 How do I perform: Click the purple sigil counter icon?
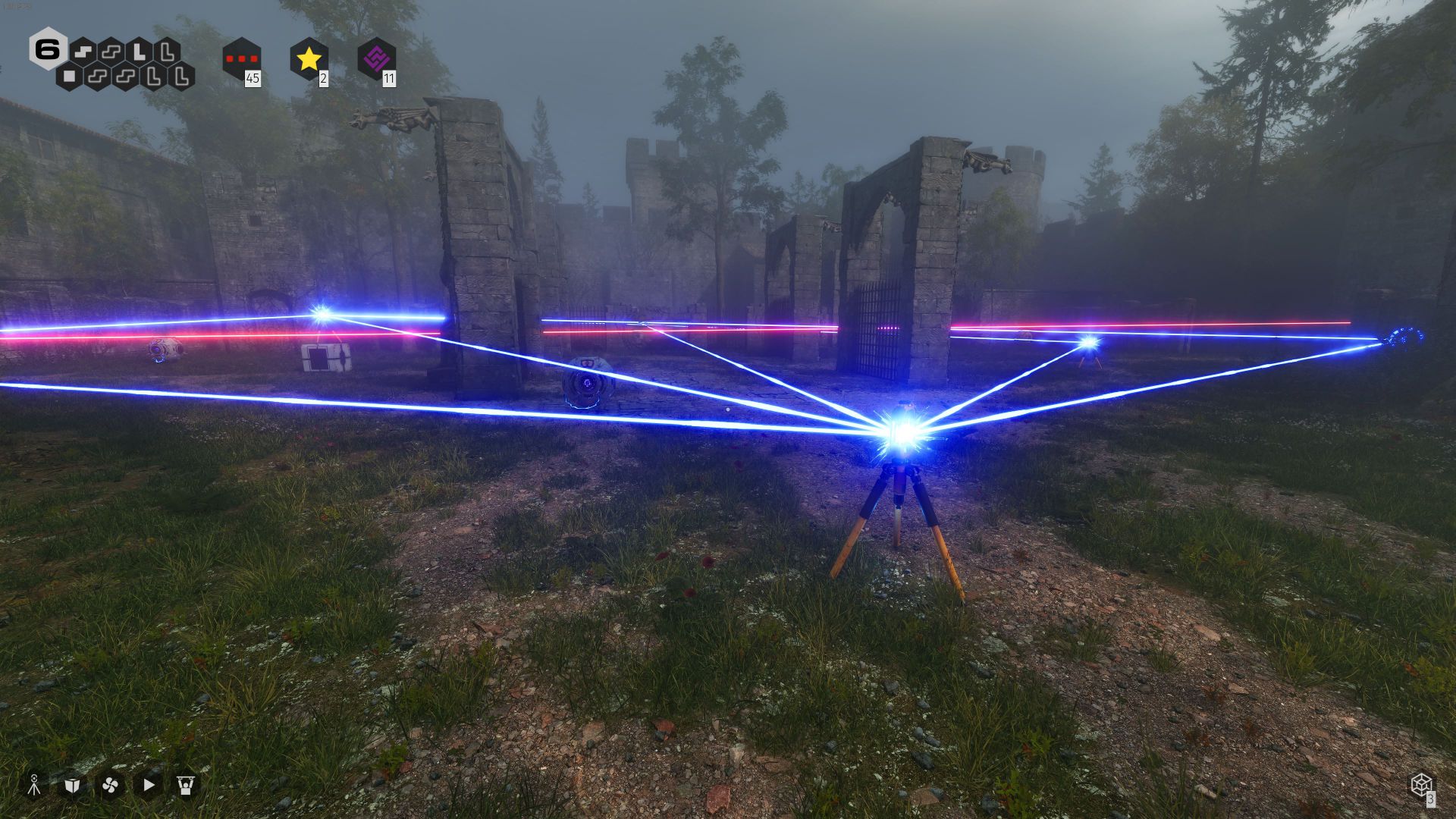(x=376, y=58)
